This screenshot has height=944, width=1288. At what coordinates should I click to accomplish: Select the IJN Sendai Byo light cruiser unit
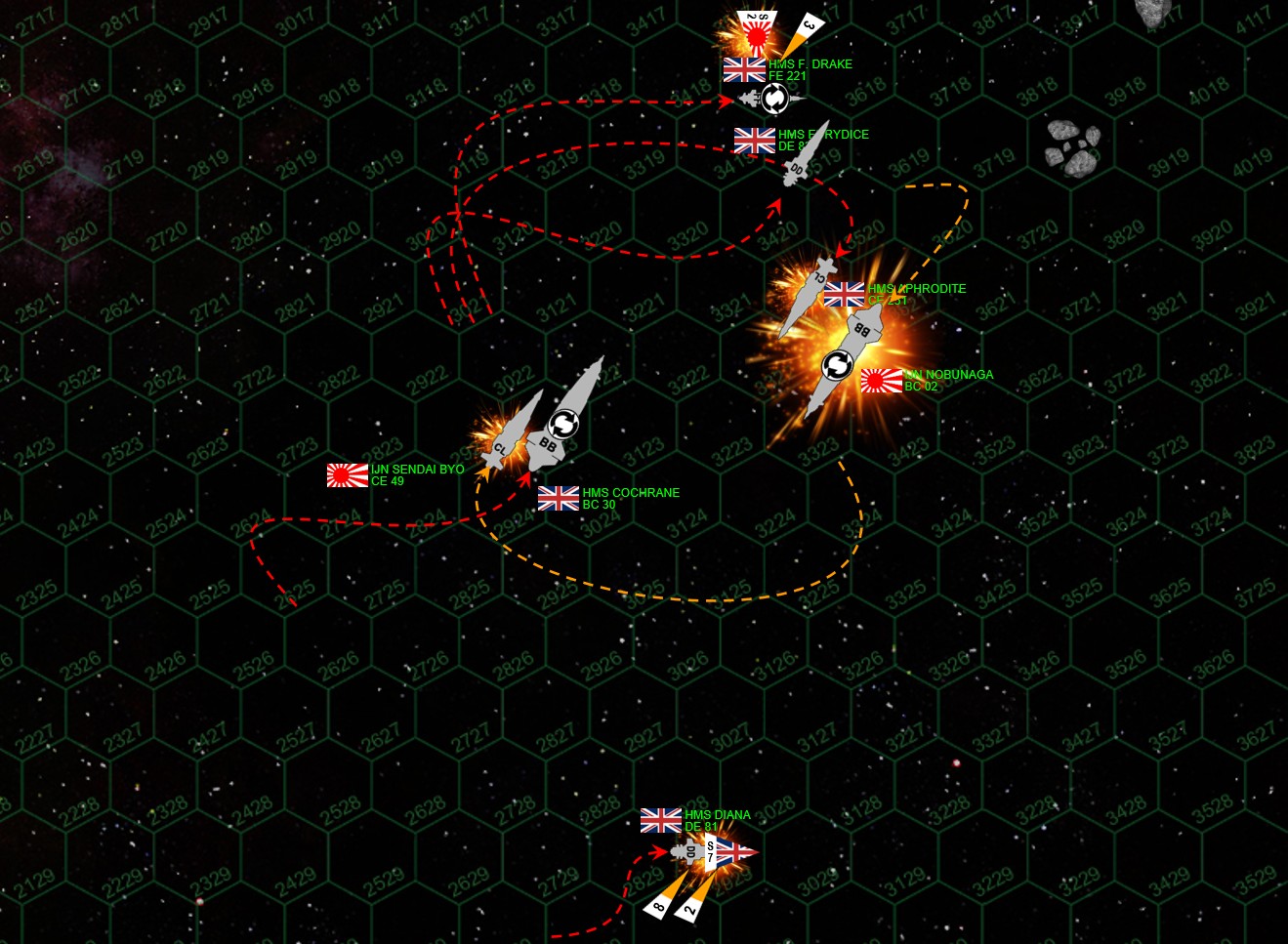(510, 433)
